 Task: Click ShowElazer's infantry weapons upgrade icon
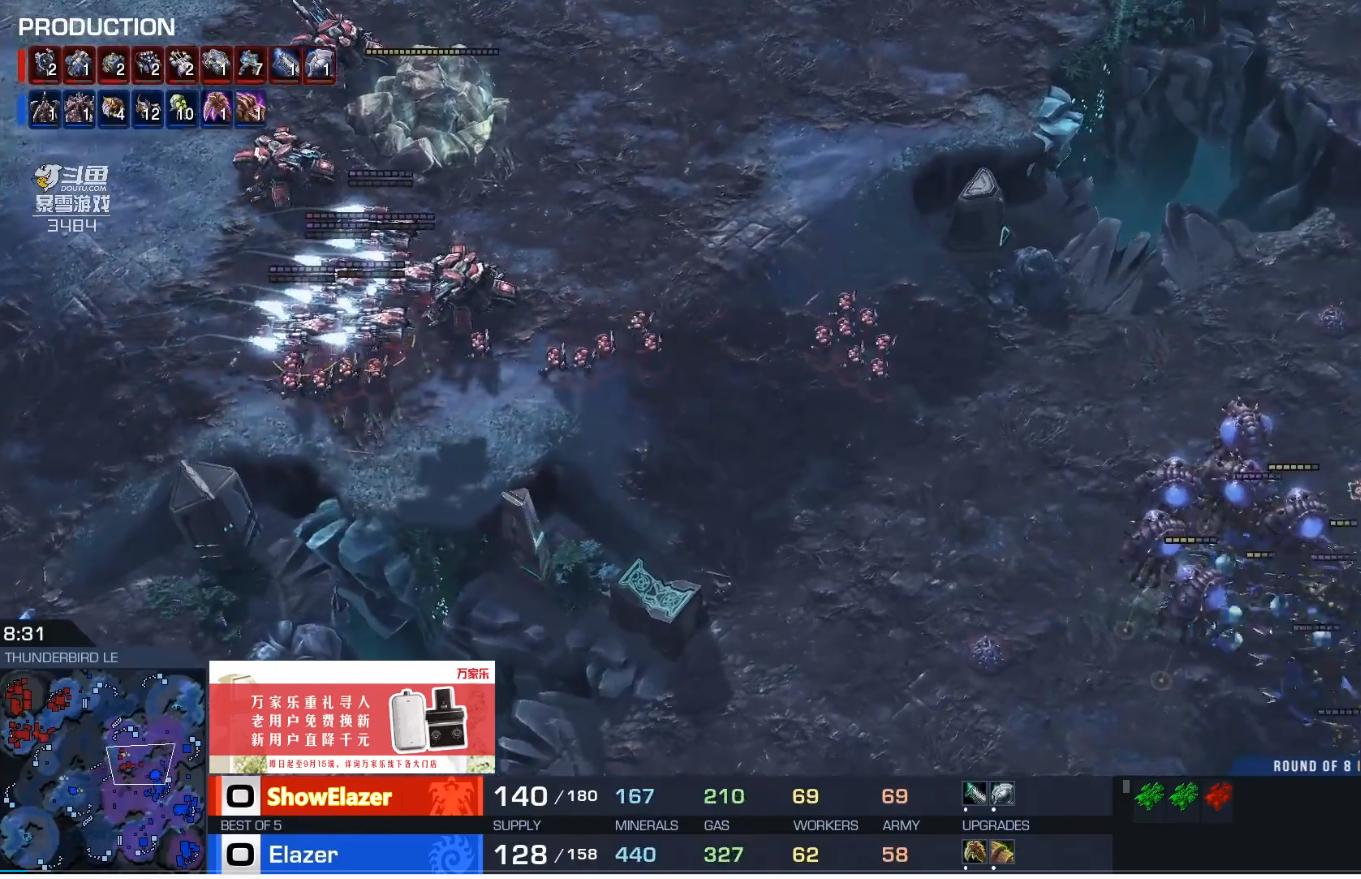point(973,794)
